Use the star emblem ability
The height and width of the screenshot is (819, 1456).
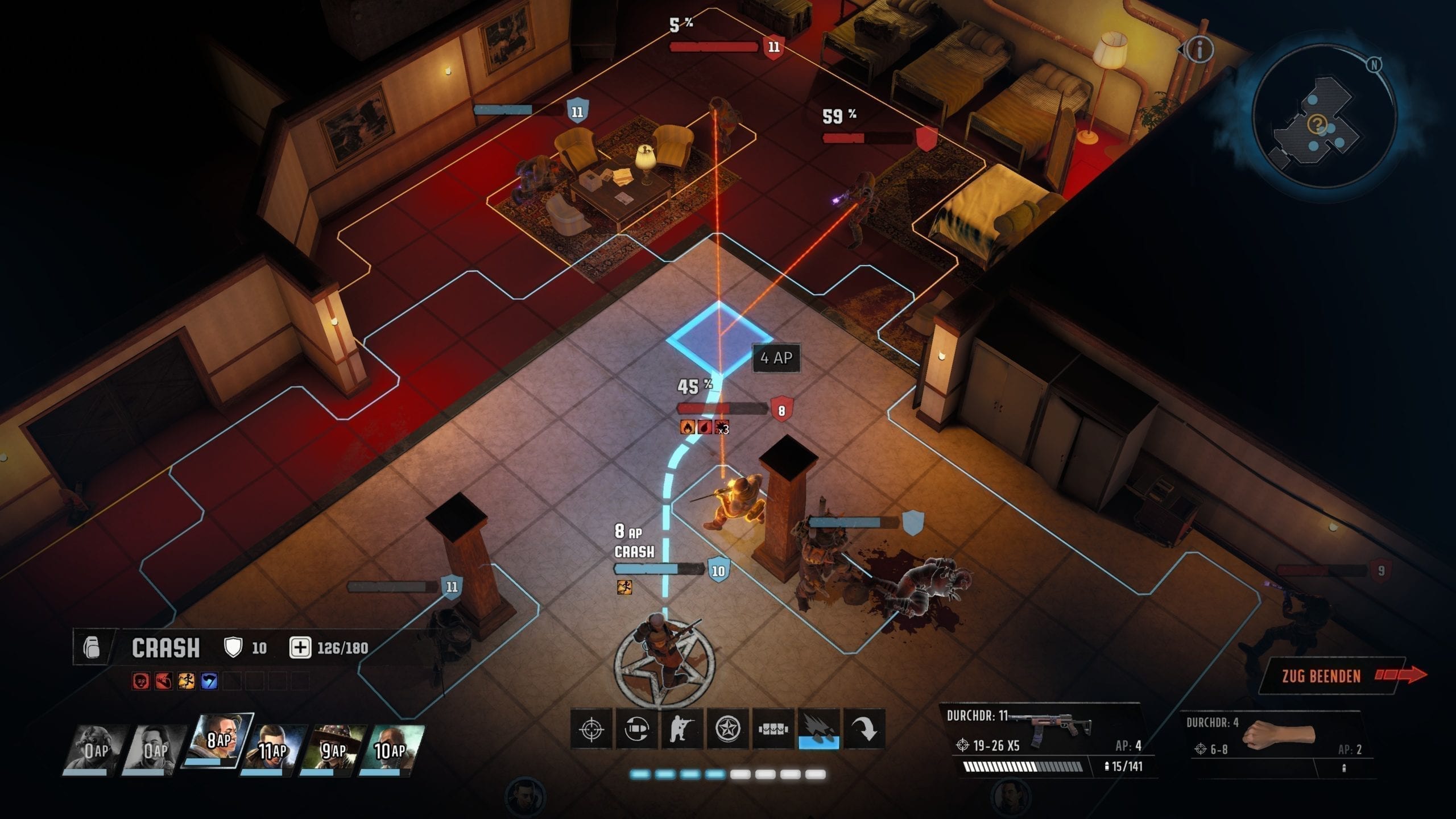727,729
